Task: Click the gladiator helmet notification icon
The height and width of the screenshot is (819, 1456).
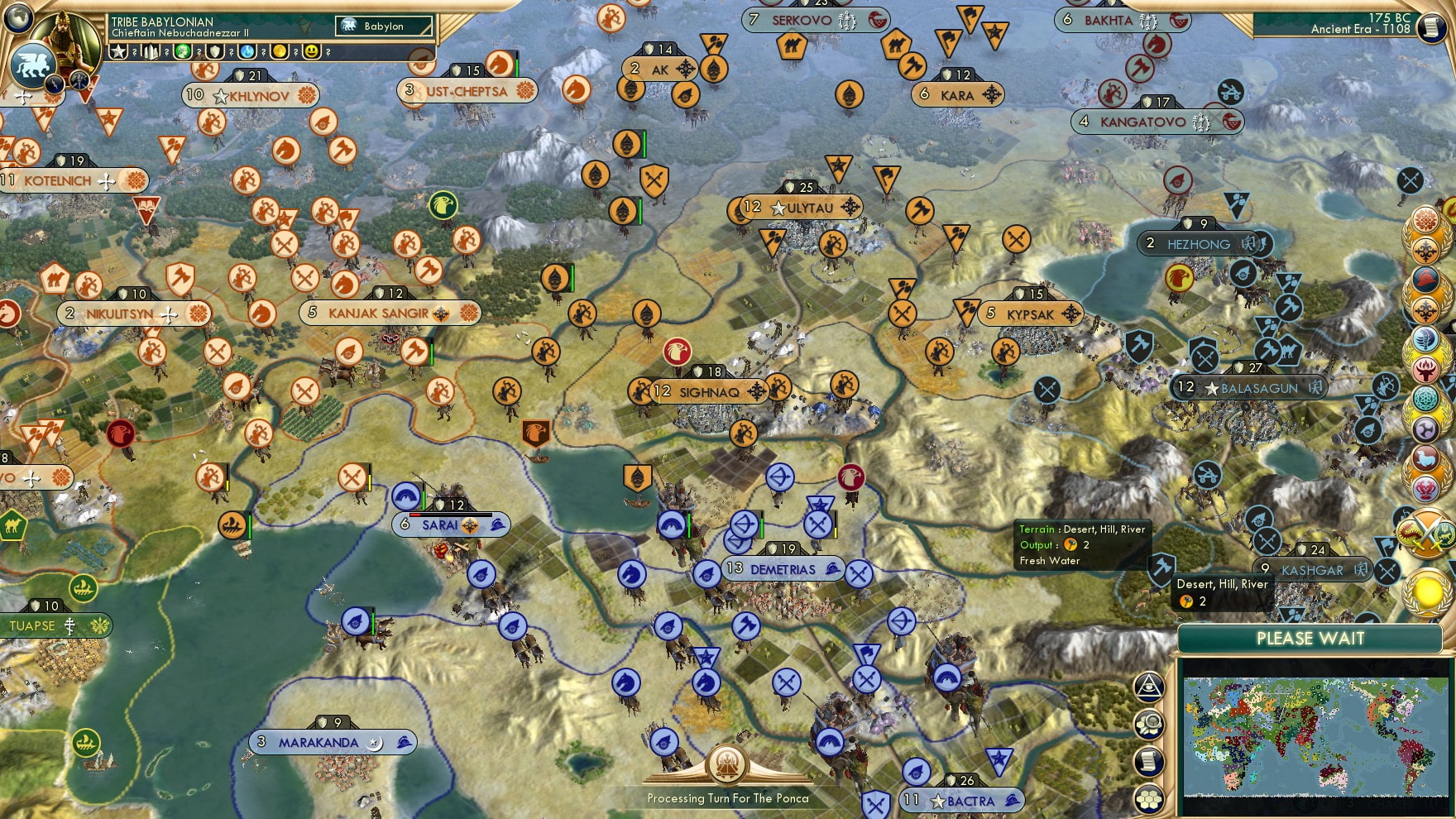Action: pyautogui.click(x=1427, y=280)
